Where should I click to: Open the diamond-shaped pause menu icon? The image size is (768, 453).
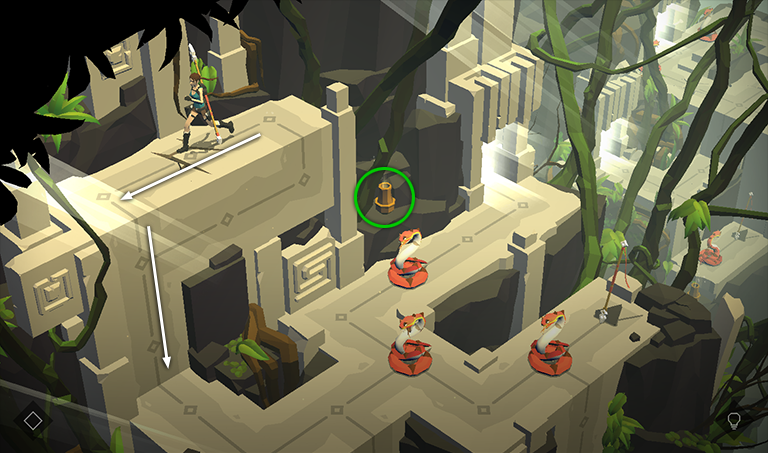[33, 420]
